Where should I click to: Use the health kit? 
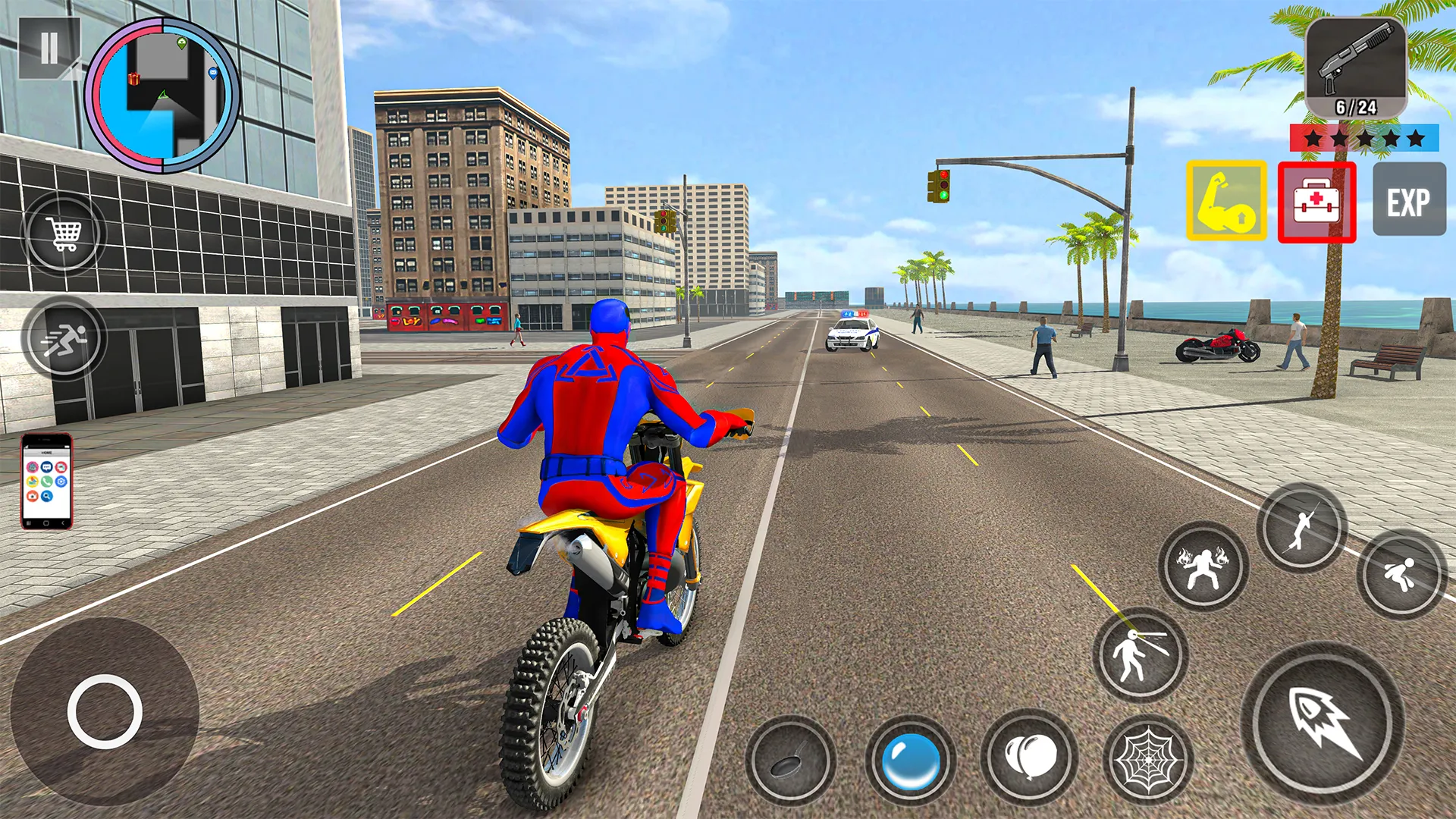pyautogui.click(x=1317, y=202)
